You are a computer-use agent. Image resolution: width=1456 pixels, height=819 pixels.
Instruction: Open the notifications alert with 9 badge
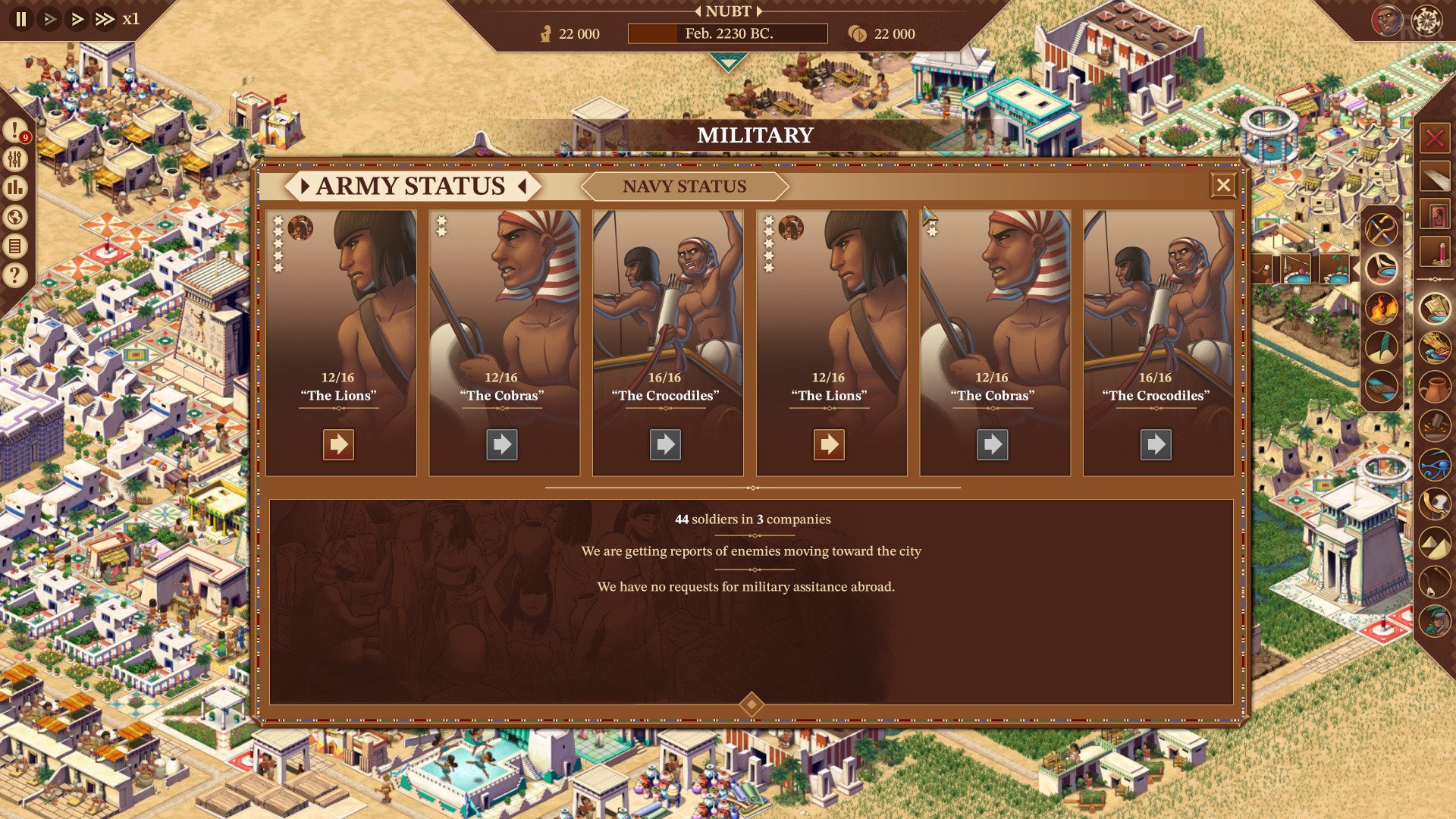(x=15, y=130)
